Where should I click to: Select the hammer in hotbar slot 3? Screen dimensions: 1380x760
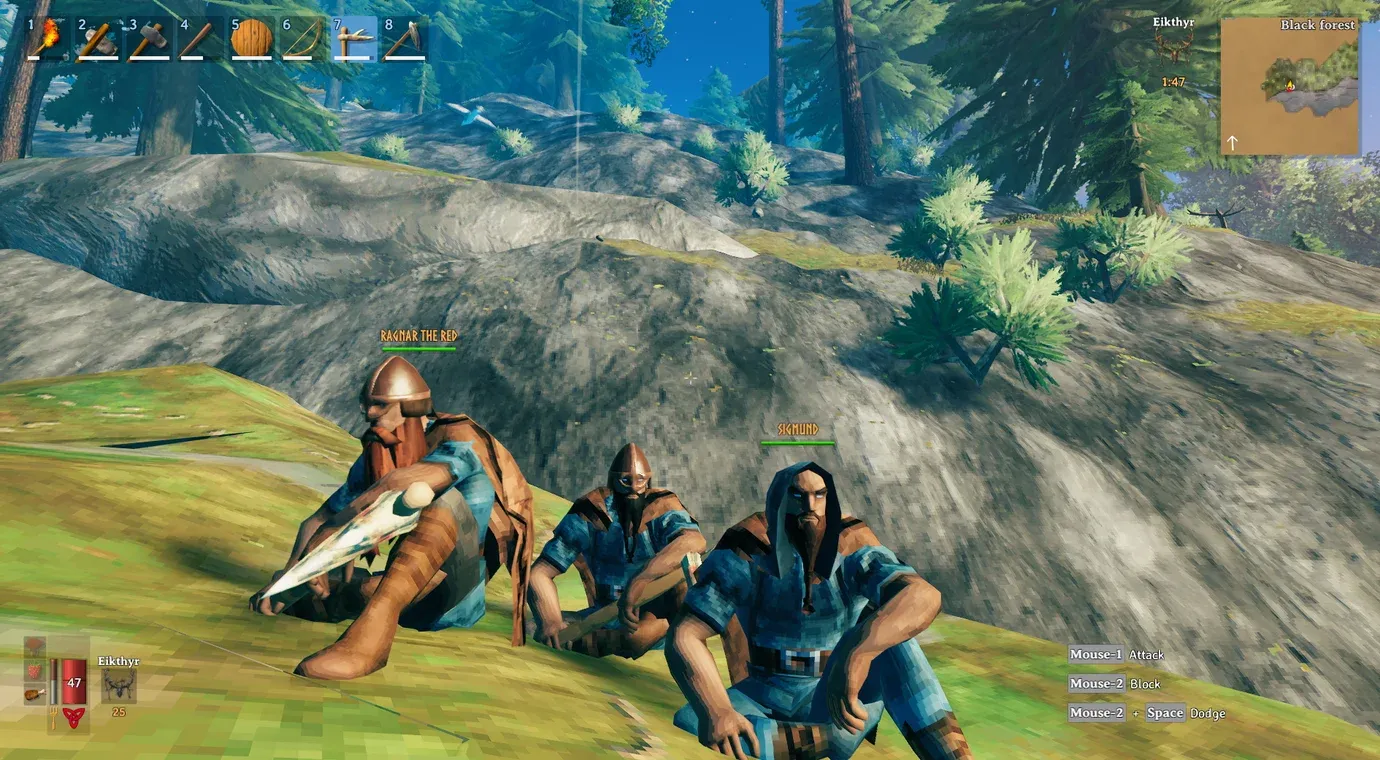[x=149, y=38]
